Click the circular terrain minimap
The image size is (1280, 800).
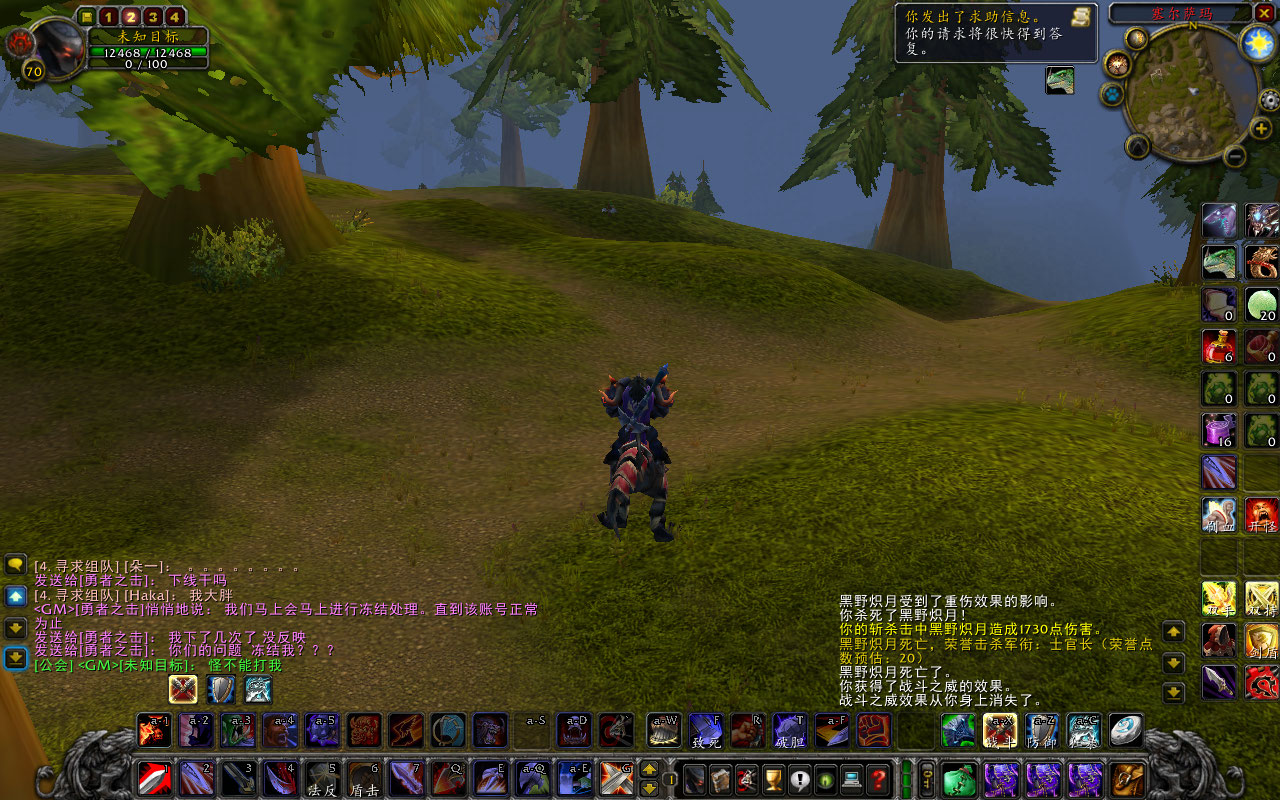pos(1187,92)
